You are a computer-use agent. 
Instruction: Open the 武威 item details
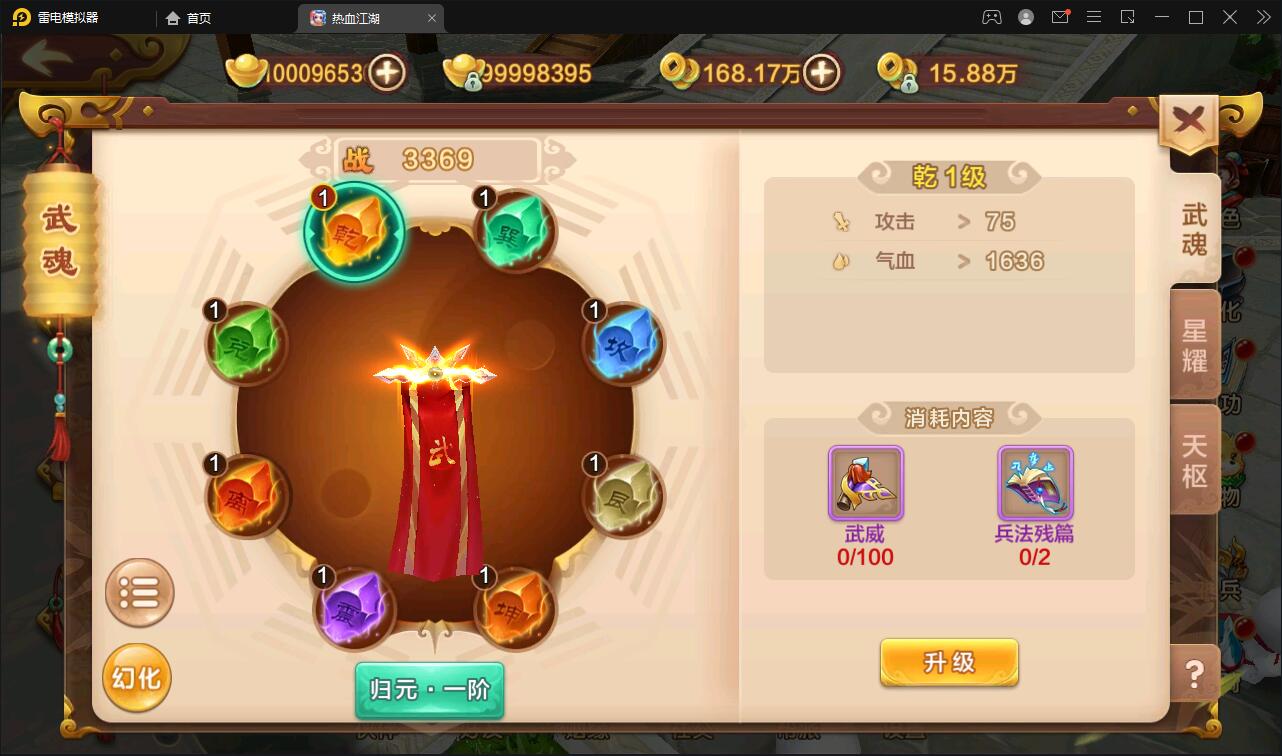click(x=864, y=484)
